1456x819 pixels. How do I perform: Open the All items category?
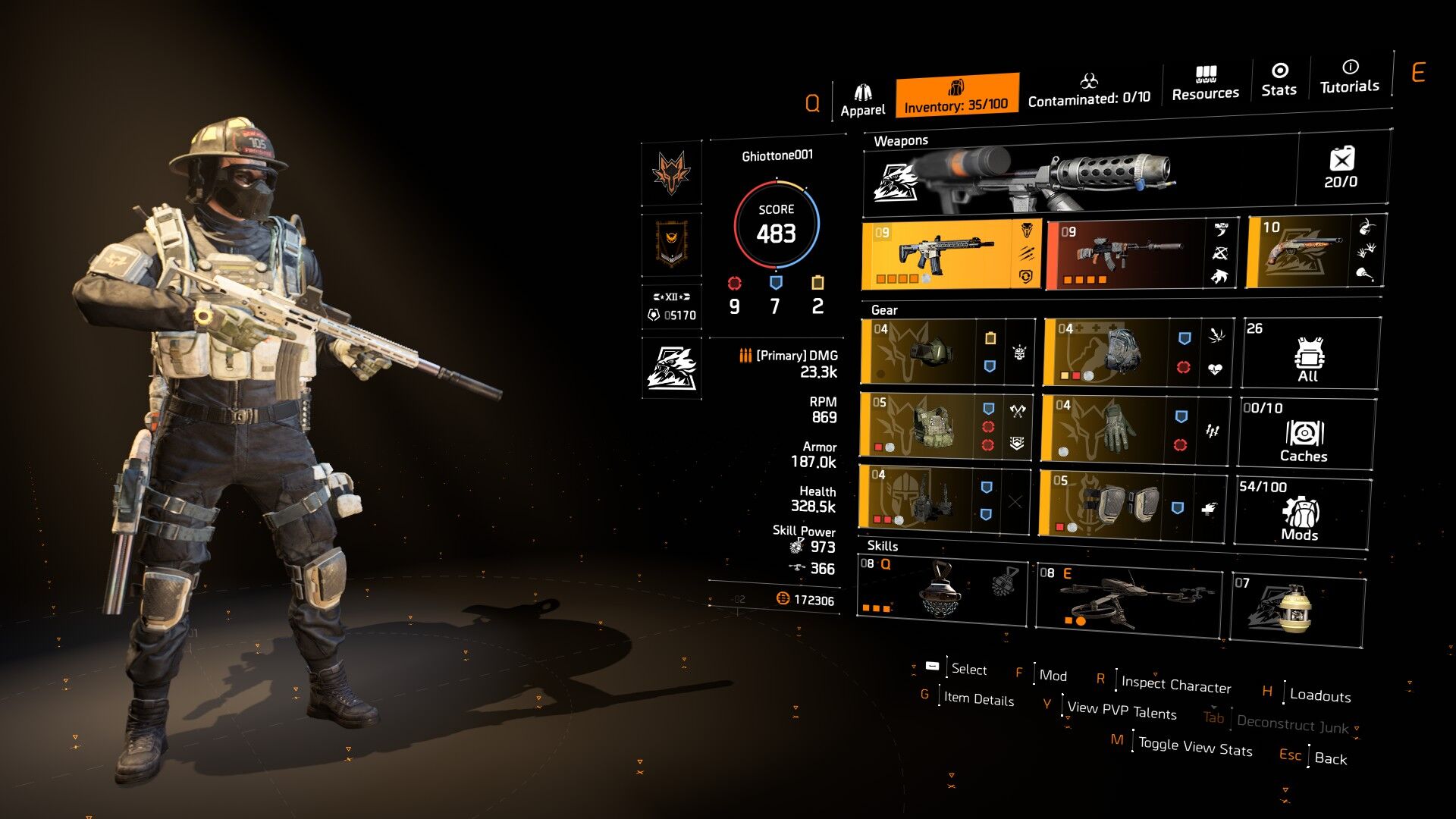click(x=1309, y=354)
